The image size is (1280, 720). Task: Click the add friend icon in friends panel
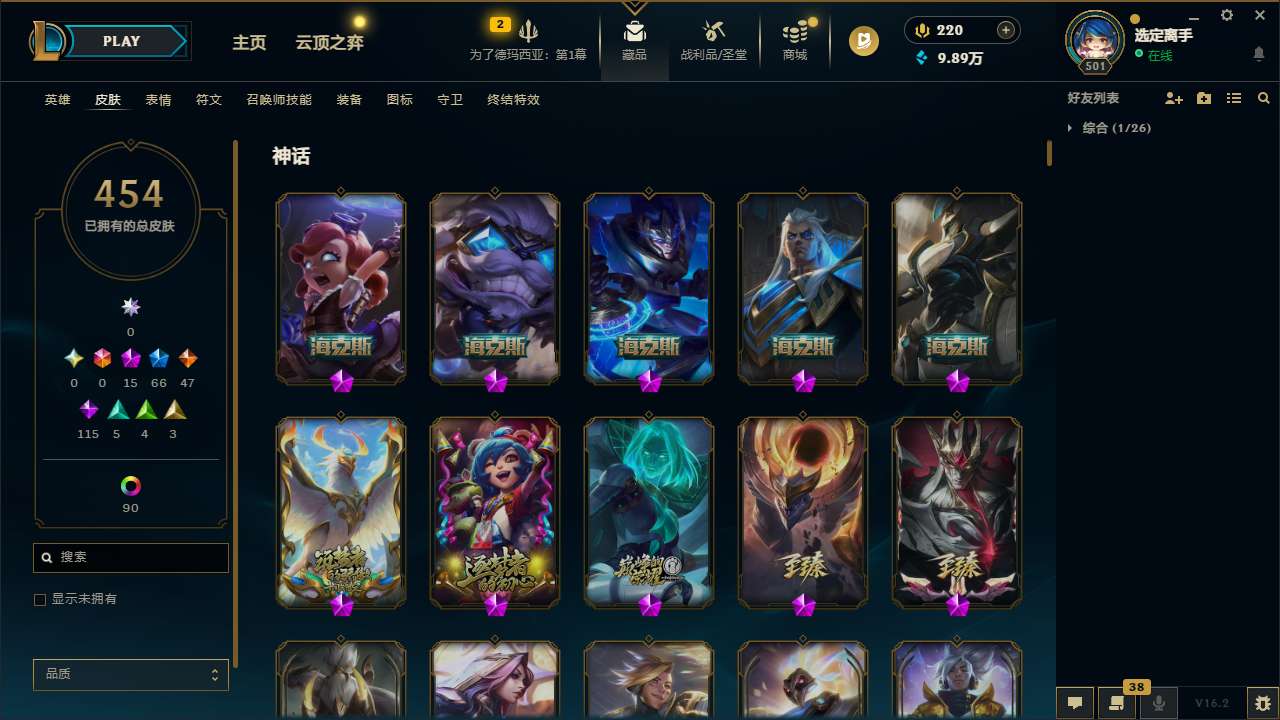point(1174,98)
